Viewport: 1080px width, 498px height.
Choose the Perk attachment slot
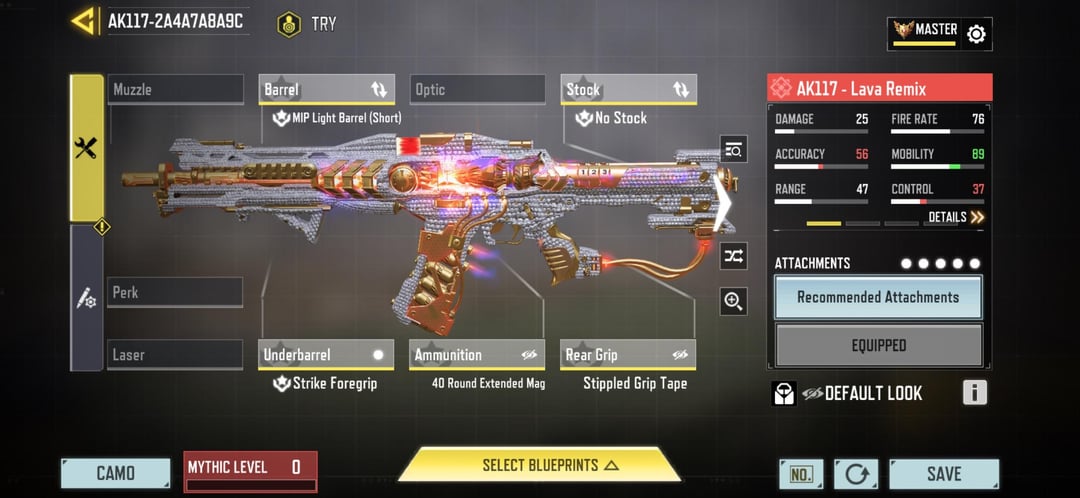(x=175, y=292)
